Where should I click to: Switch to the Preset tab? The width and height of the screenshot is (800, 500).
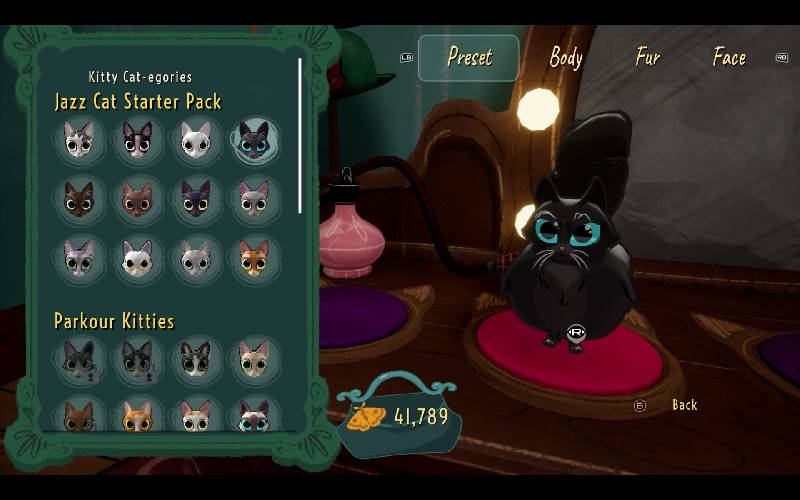click(x=469, y=58)
